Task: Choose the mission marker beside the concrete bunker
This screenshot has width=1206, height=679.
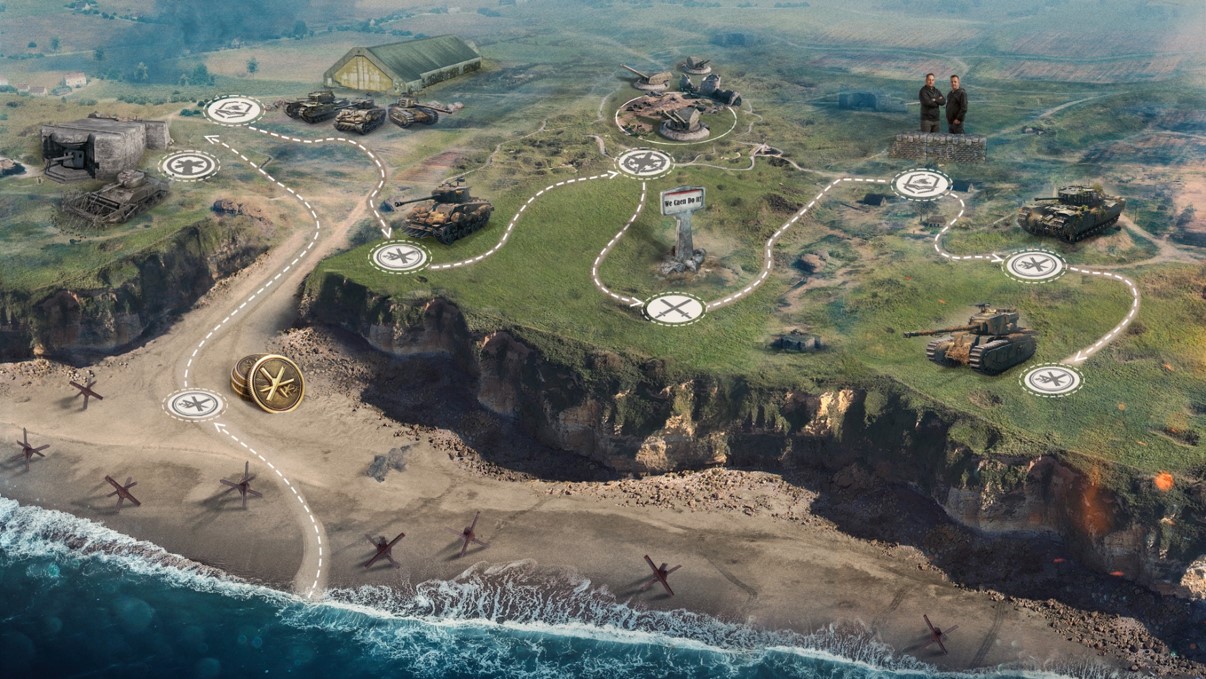Action: tap(189, 165)
